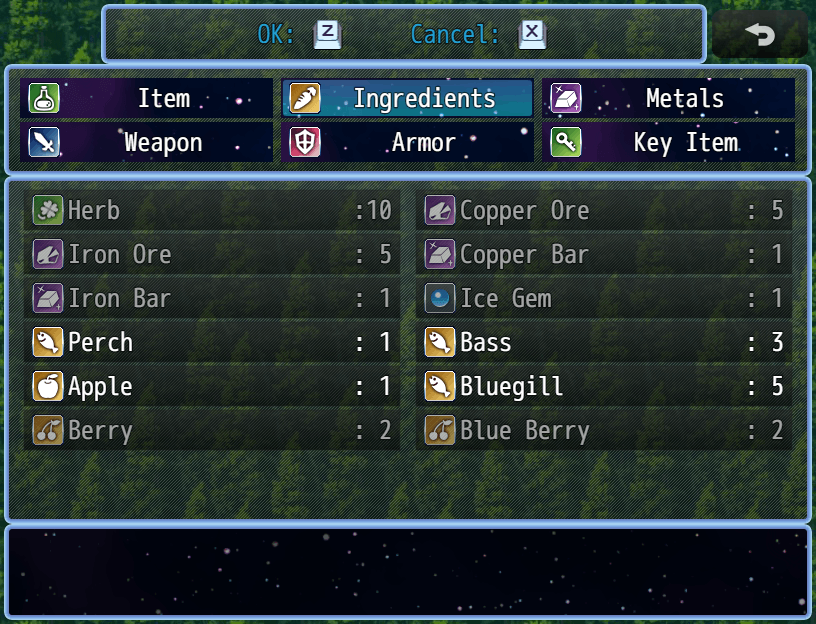Show the Weapon category
The height and width of the screenshot is (624, 816).
[146, 142]
